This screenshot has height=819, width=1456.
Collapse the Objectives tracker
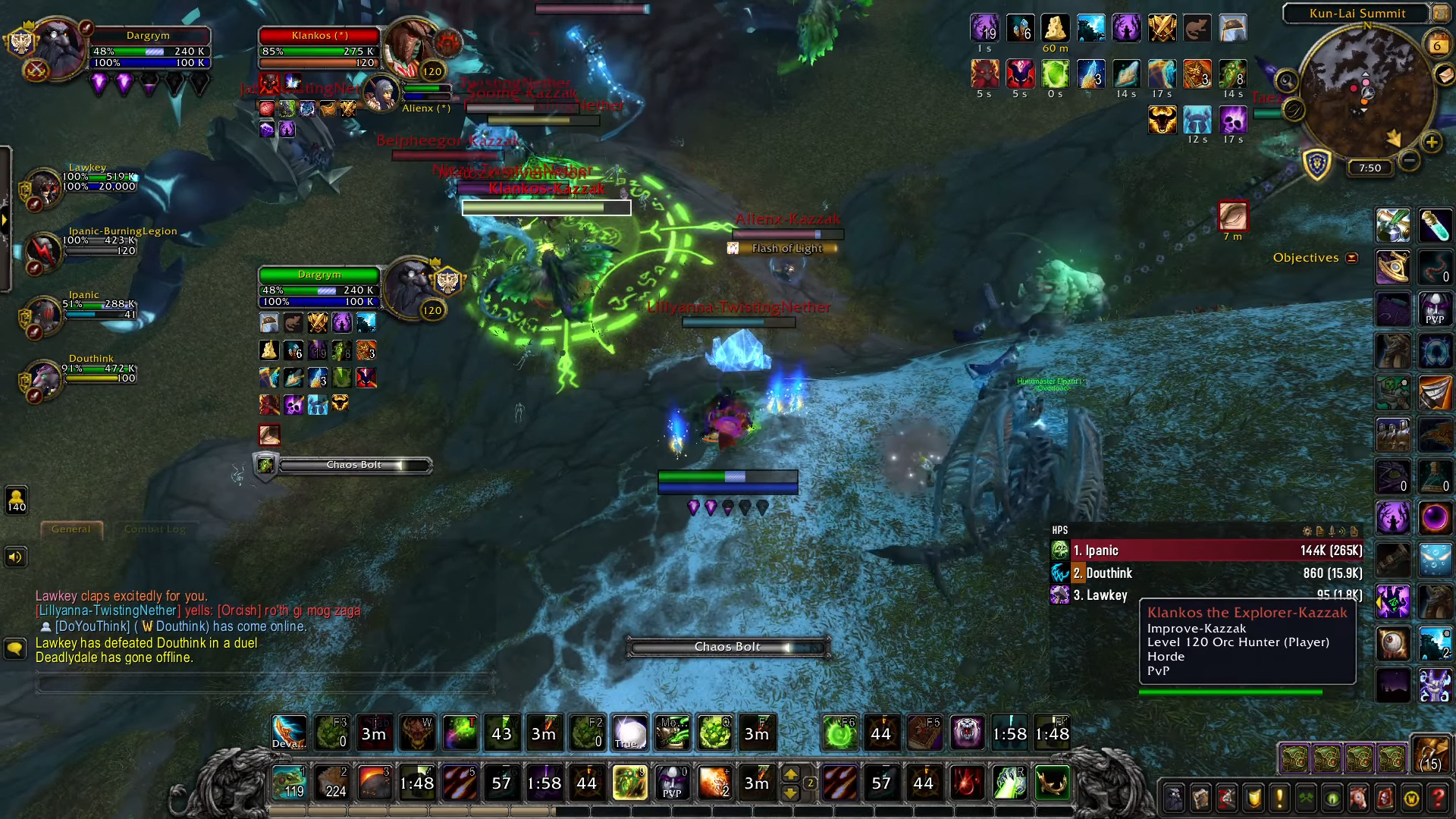coord(1352,258)
